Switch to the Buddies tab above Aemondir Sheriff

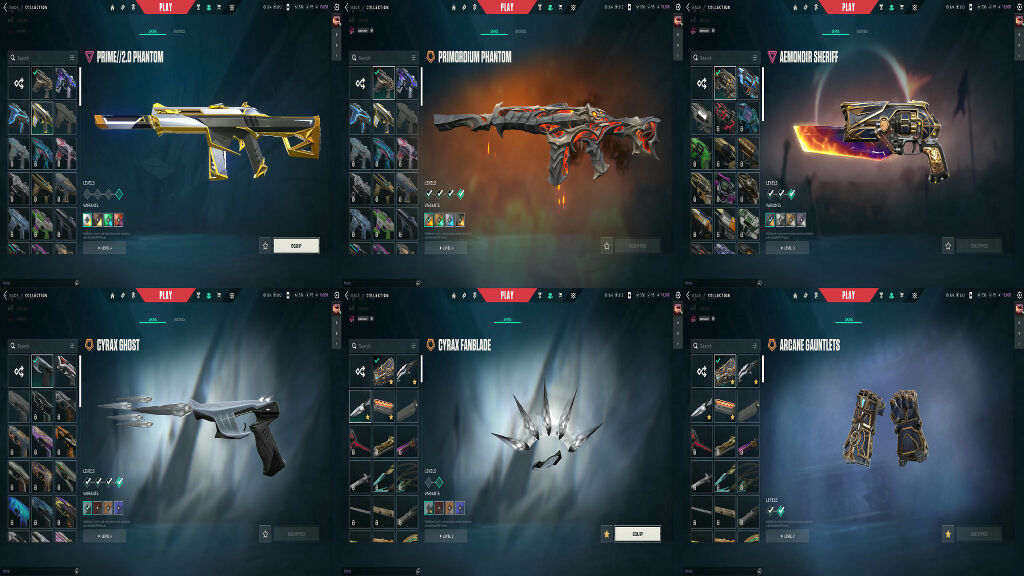pyautogui.click(x=861, y=31)
